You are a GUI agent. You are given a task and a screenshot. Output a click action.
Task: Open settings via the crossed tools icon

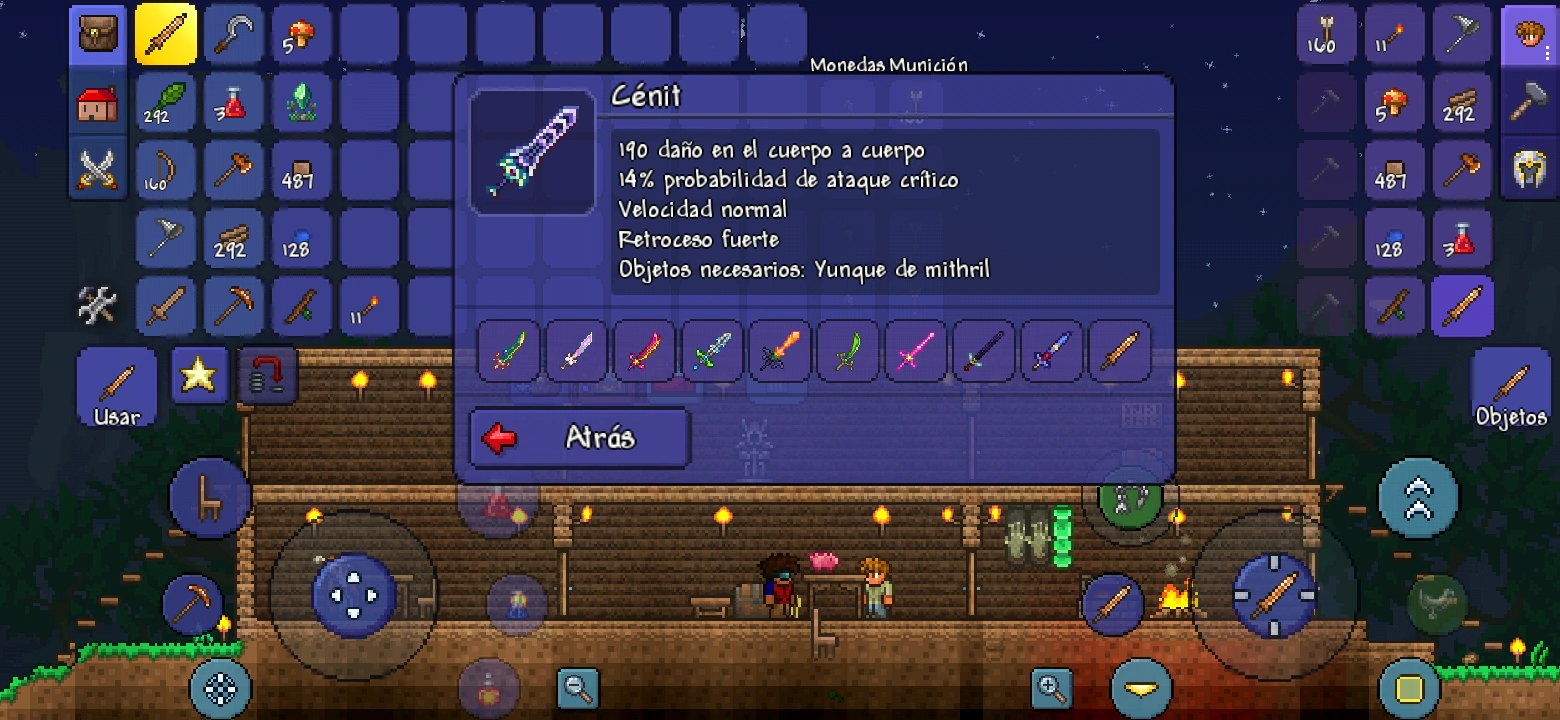click(x=97, y=305)
